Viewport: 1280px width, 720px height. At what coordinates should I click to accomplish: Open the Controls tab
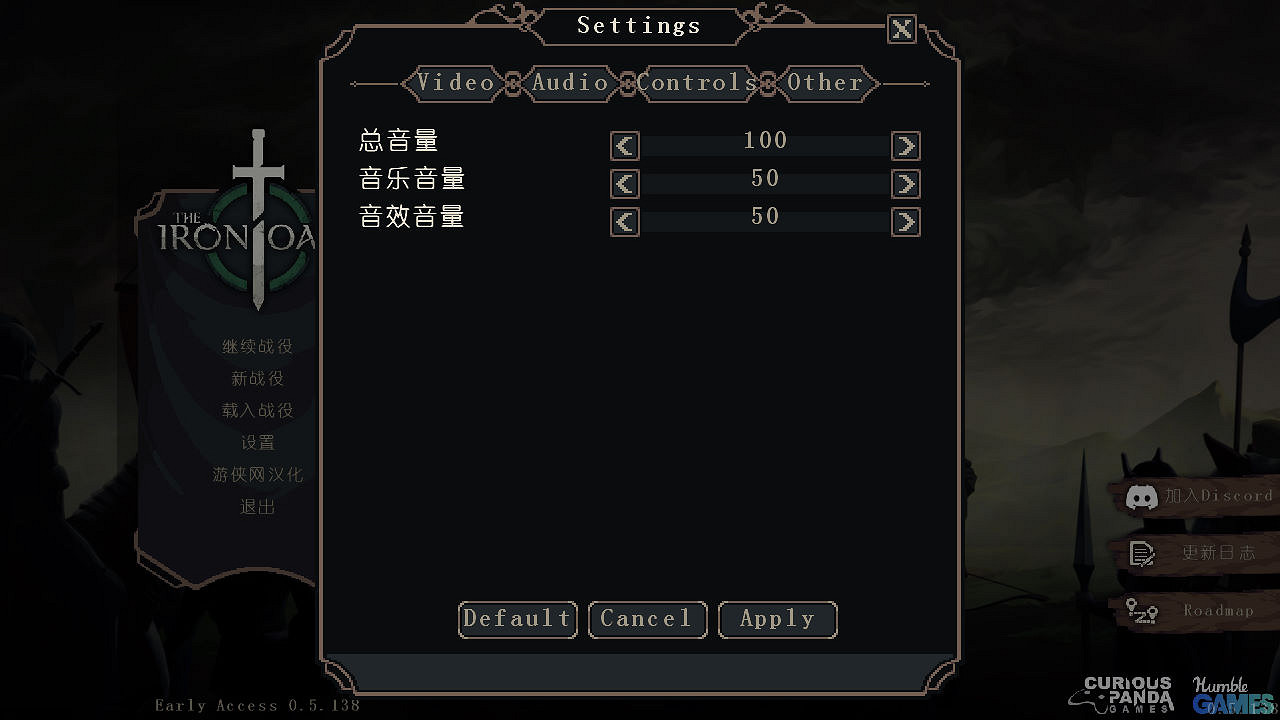pos(695,83)
